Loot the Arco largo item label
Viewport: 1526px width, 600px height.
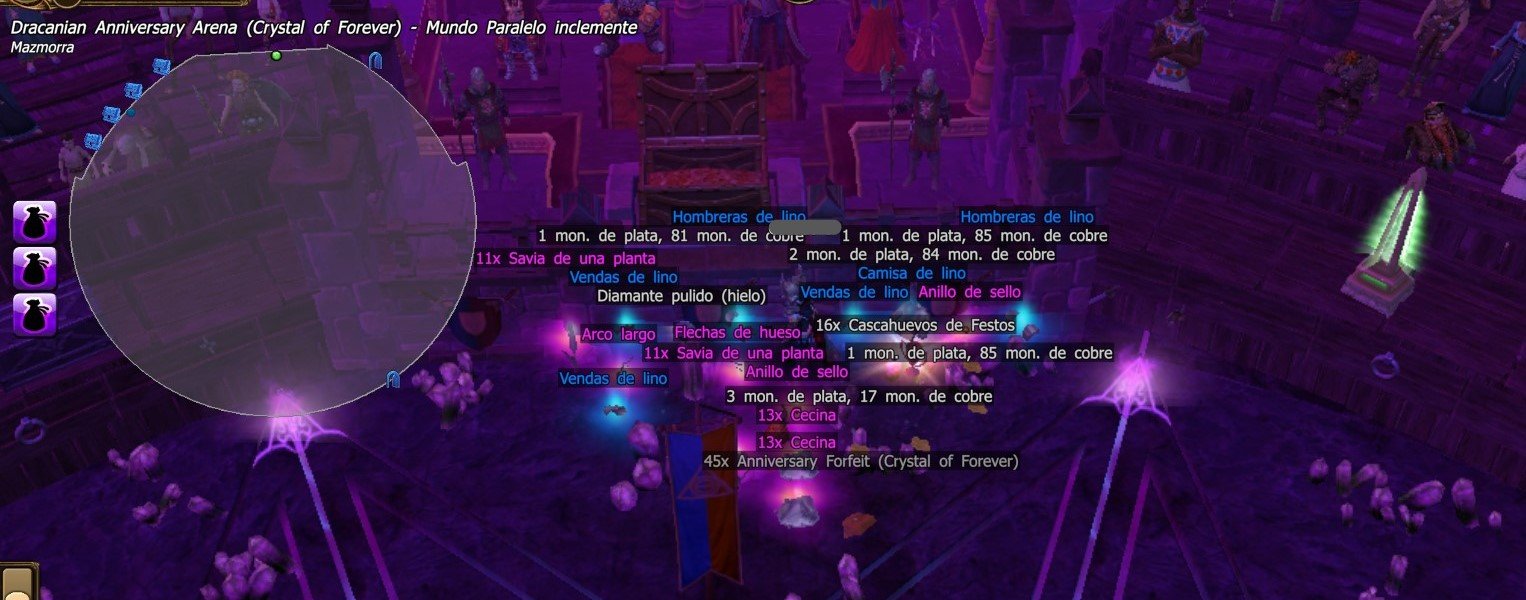coord(618,334)
